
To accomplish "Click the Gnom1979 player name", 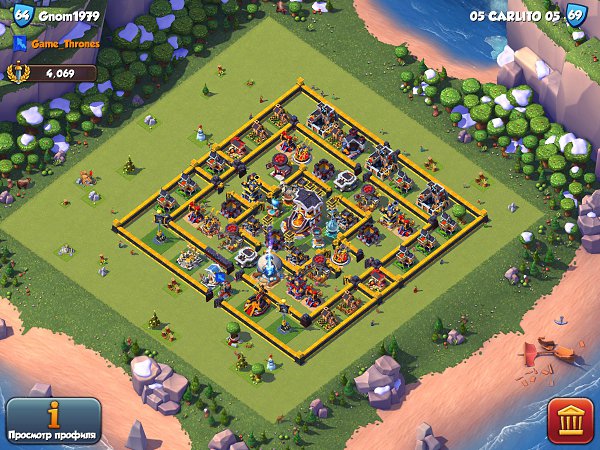I will click(x=69, y=16).
